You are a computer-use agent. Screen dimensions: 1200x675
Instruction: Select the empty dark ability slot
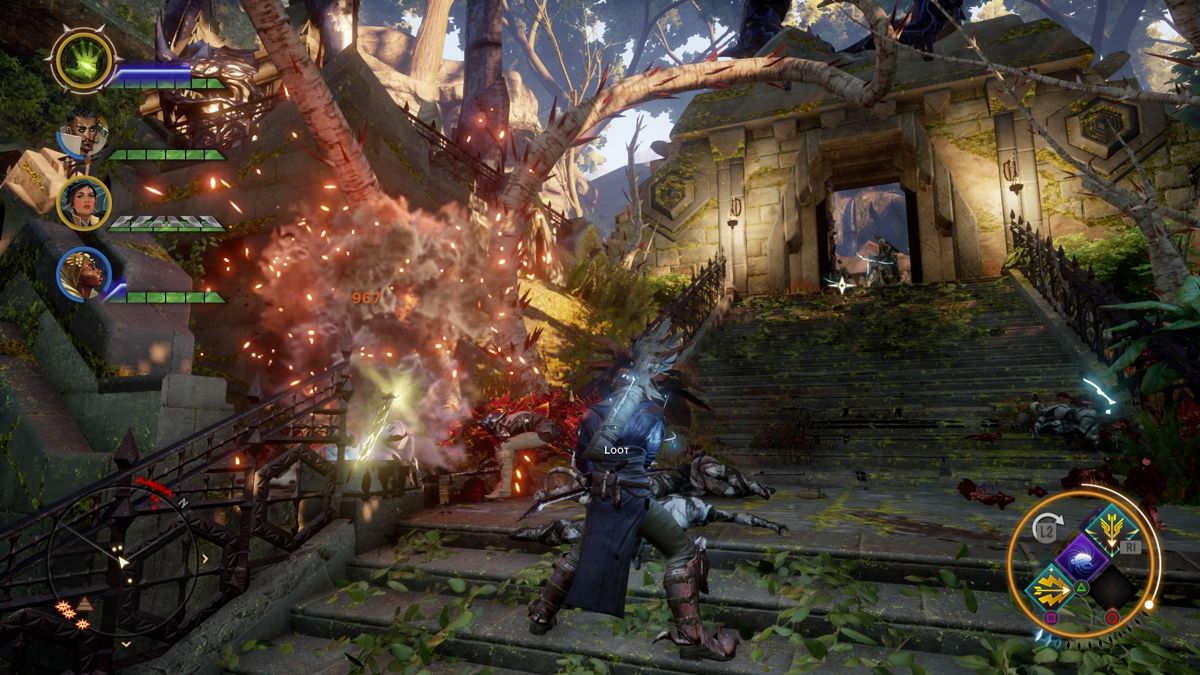pos(1113,586)
